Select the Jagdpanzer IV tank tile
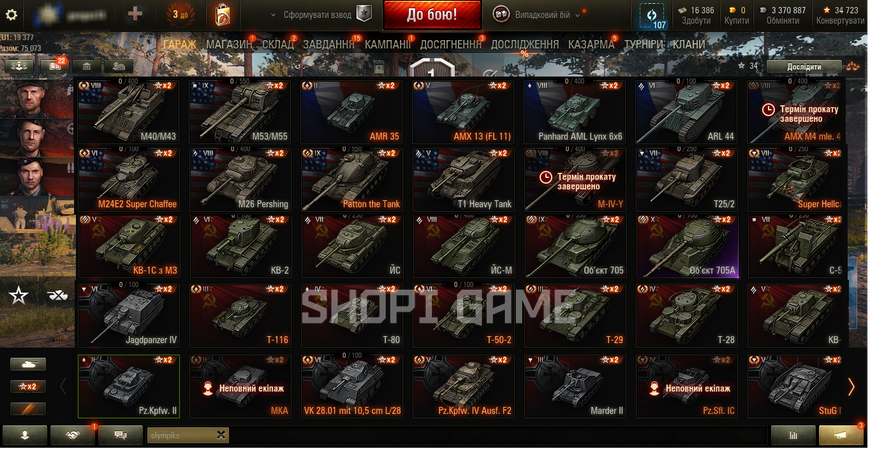Image resolution: width=870 pixels, height=449 pixels. pos(129,314)
